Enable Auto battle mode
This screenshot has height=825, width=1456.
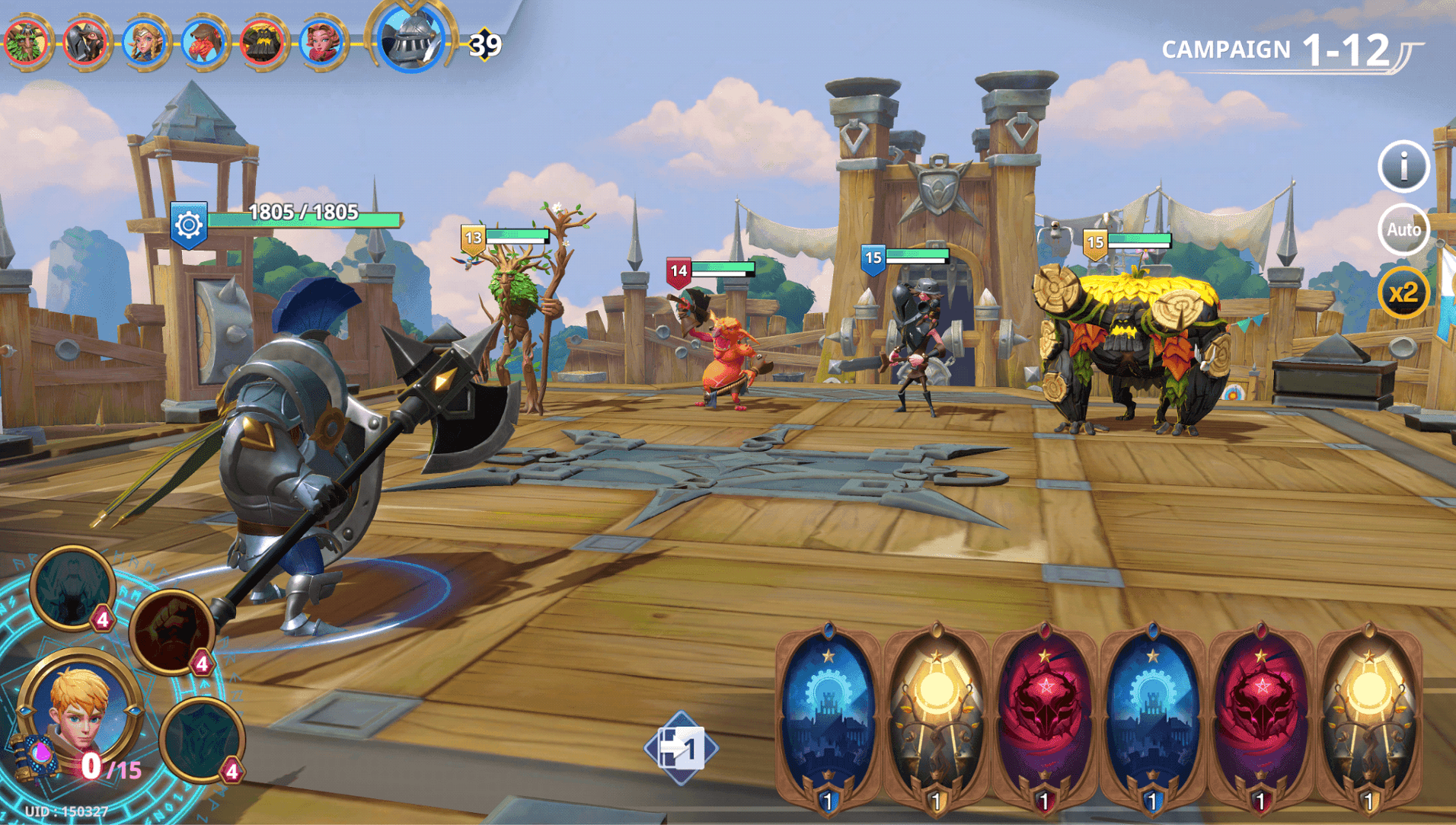pyautogui.click(x=1403, y=229)
